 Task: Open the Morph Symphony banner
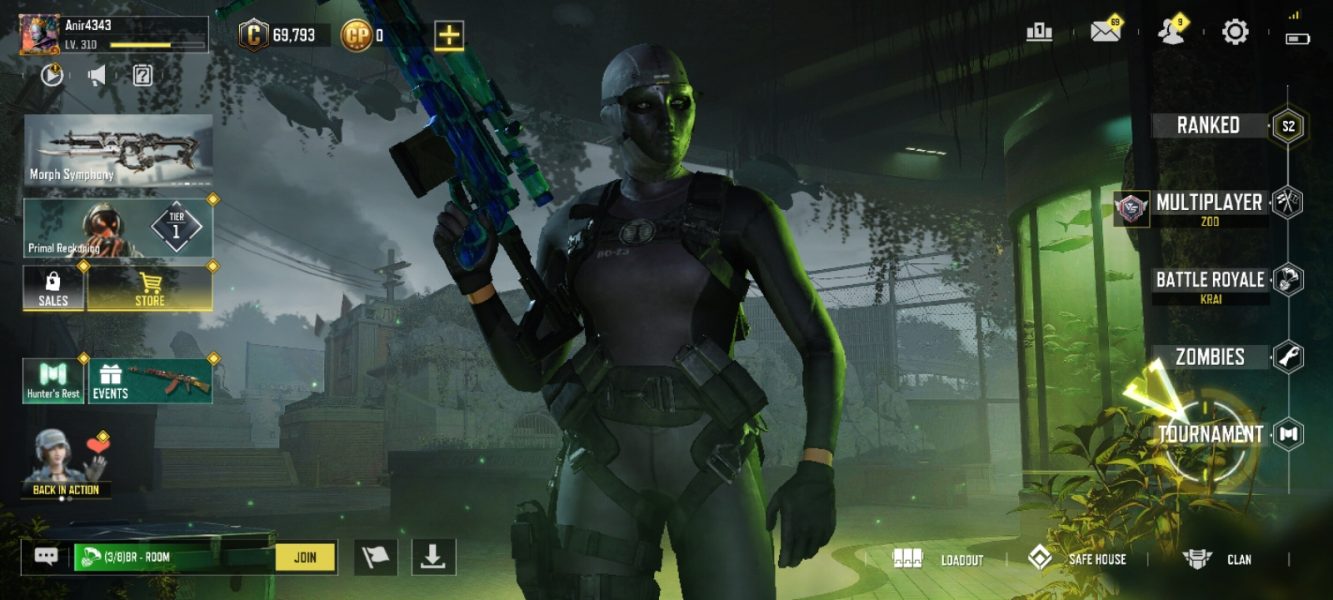(x=118, y=150)
